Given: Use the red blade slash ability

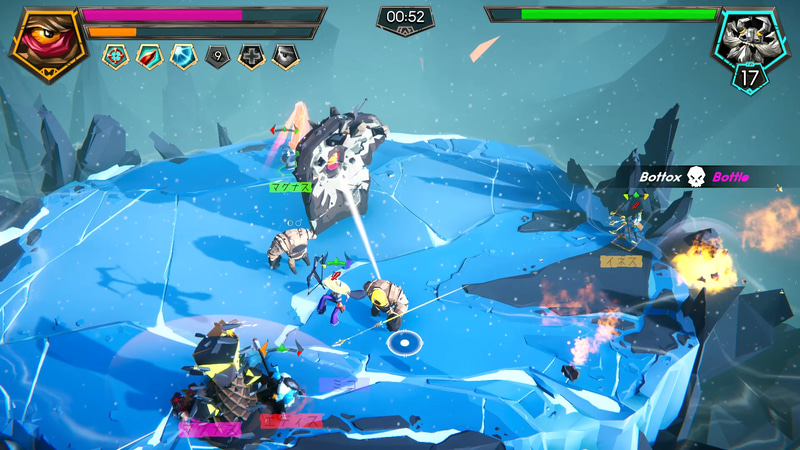Looking at the screenshot, I should pos(149,56).
